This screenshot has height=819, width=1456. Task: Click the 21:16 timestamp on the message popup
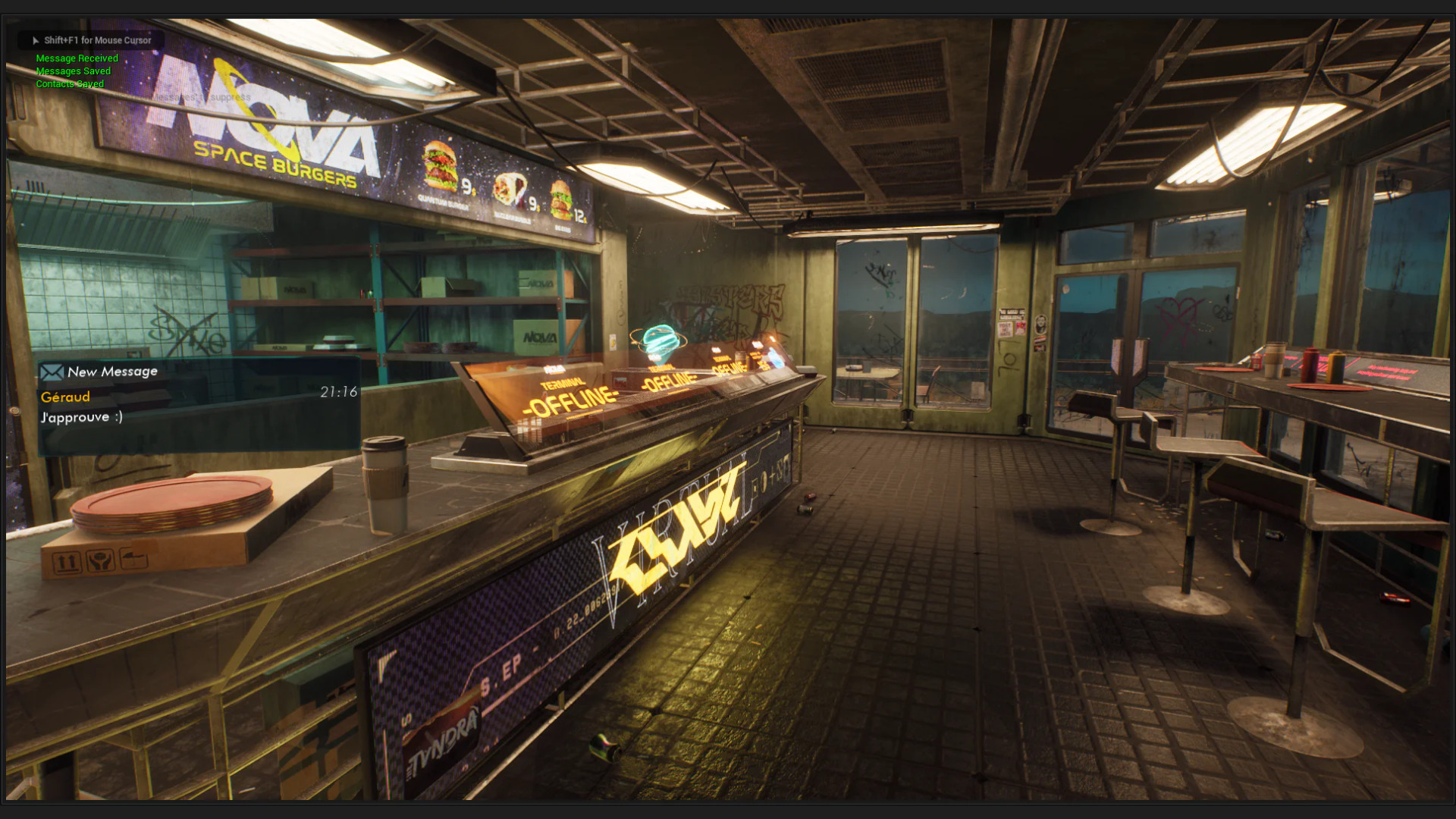pos(338,391)
